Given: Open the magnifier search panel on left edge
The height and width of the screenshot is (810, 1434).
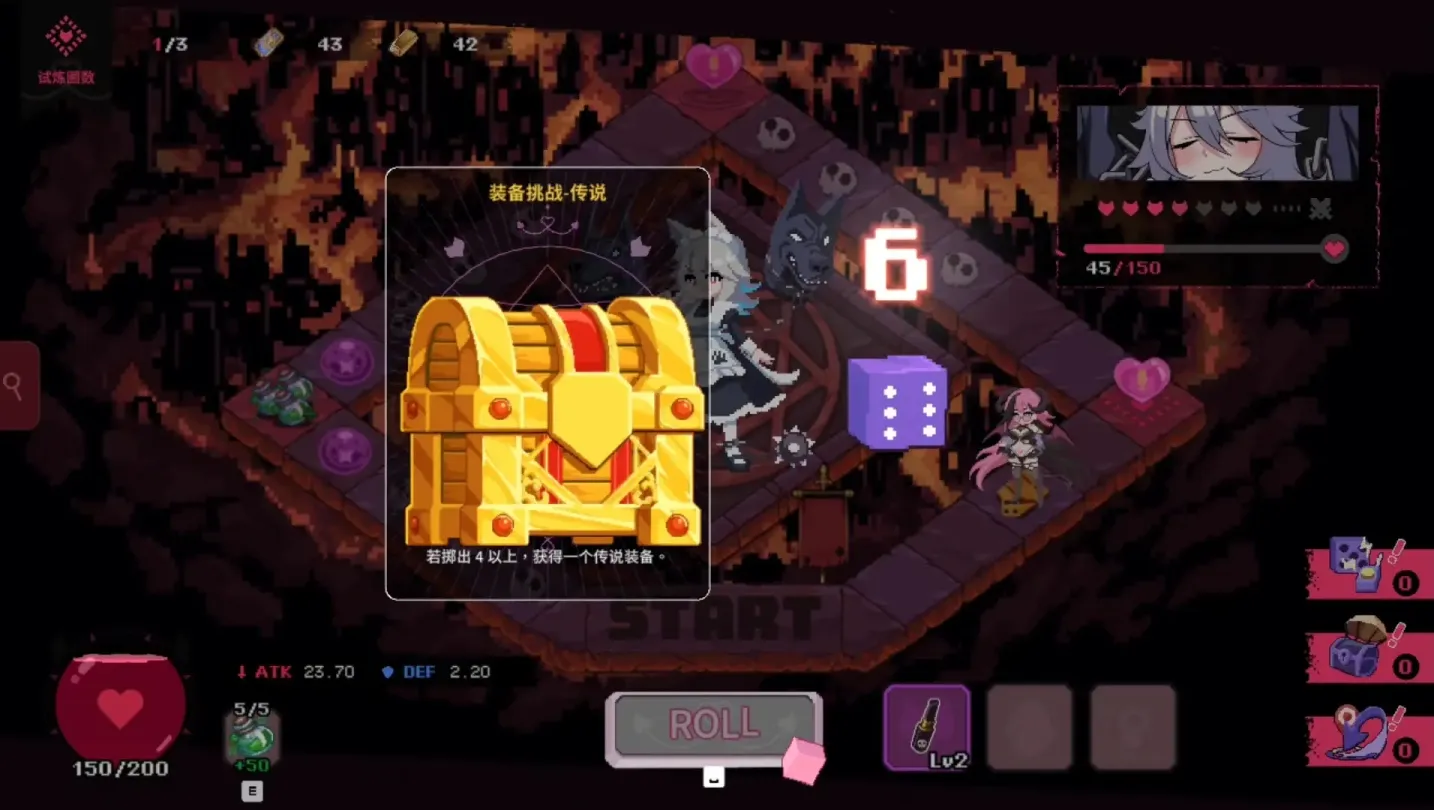Looking at the screenshot, I should pos(15,386).
